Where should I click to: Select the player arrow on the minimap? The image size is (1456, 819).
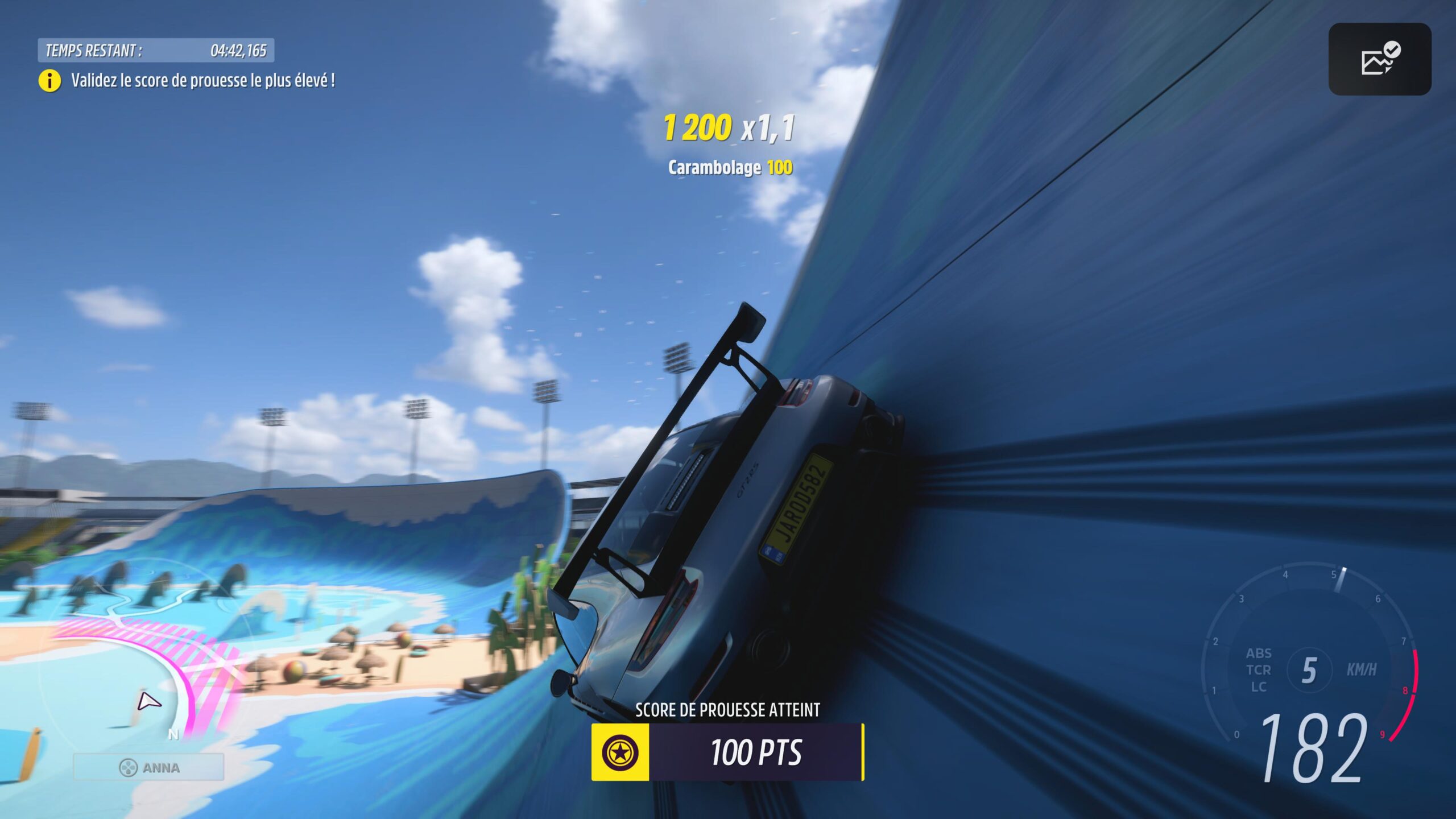point(147,702)
